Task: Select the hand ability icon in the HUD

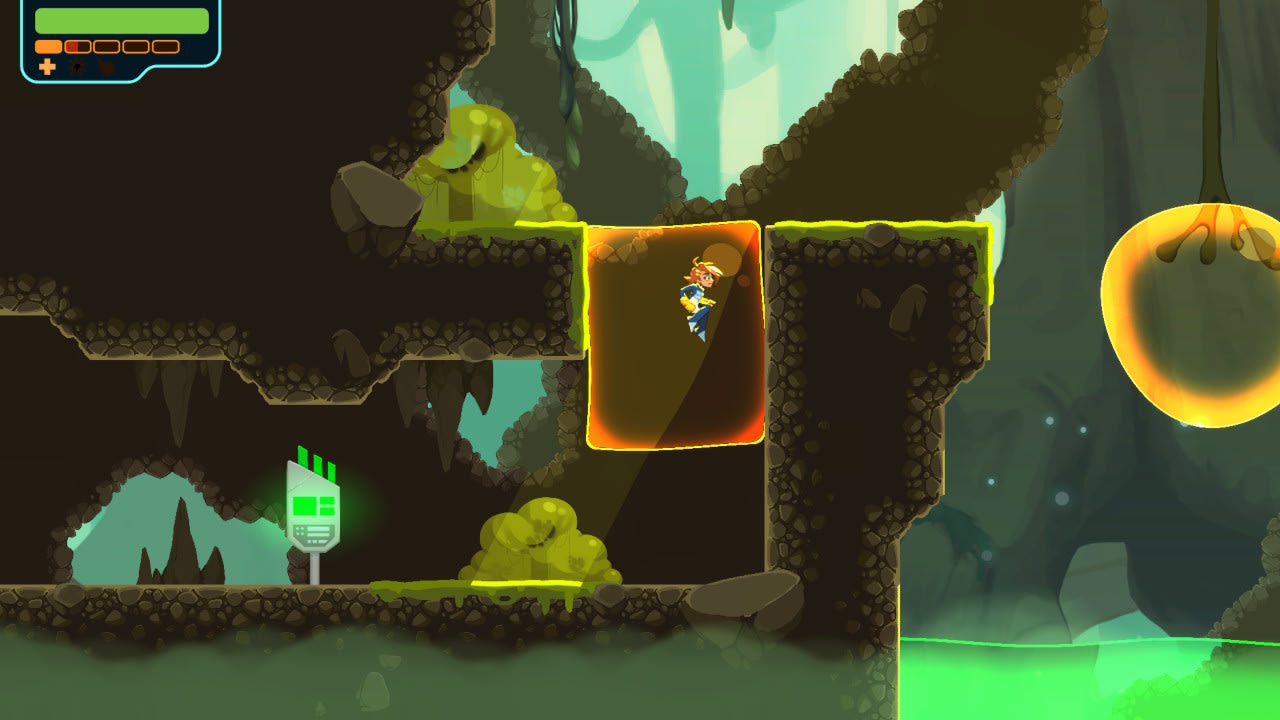Action: pyautogui.click(x=107, y=66)
